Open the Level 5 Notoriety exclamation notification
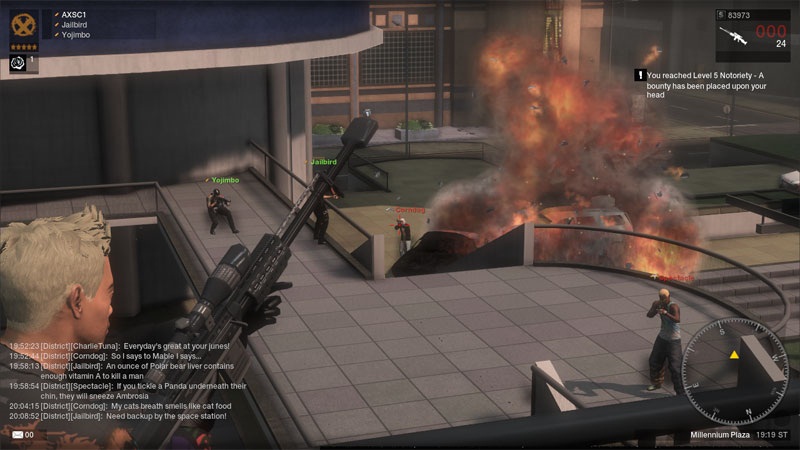Viewport: 800px width, 450px height. [x=638, y=75]
